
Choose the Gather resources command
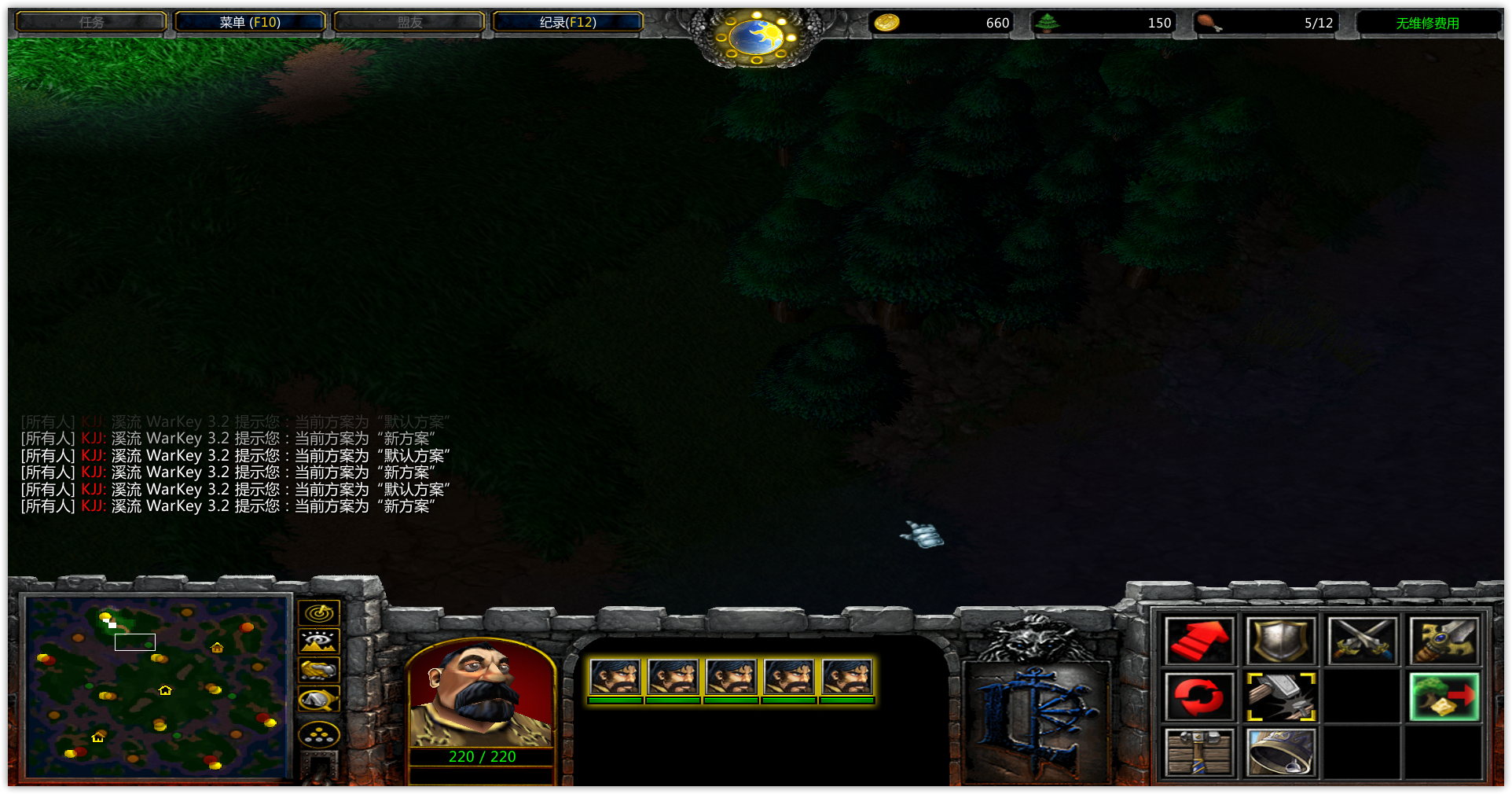coord(1444,697)
